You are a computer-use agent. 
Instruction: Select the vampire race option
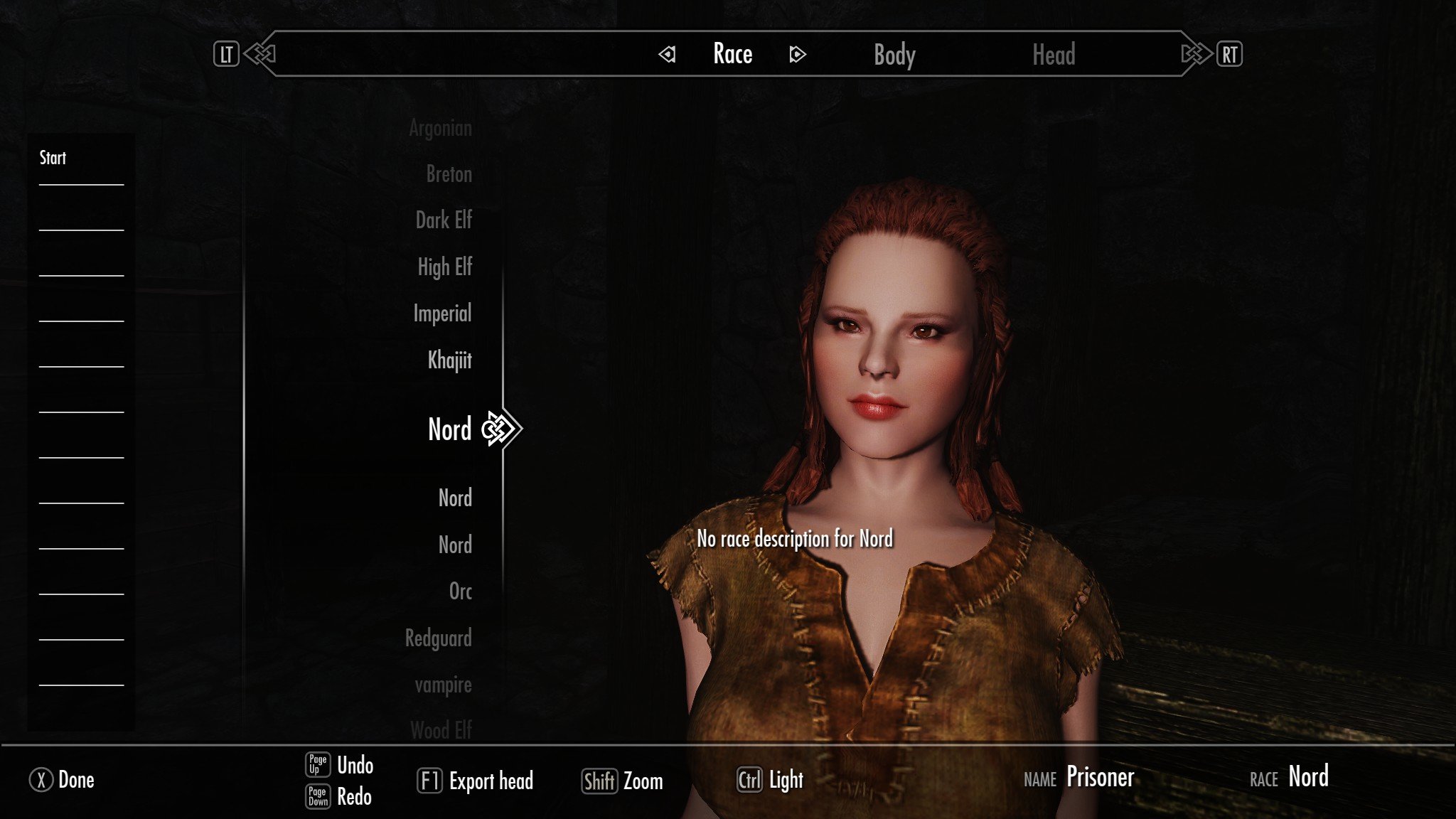[442, 685]
